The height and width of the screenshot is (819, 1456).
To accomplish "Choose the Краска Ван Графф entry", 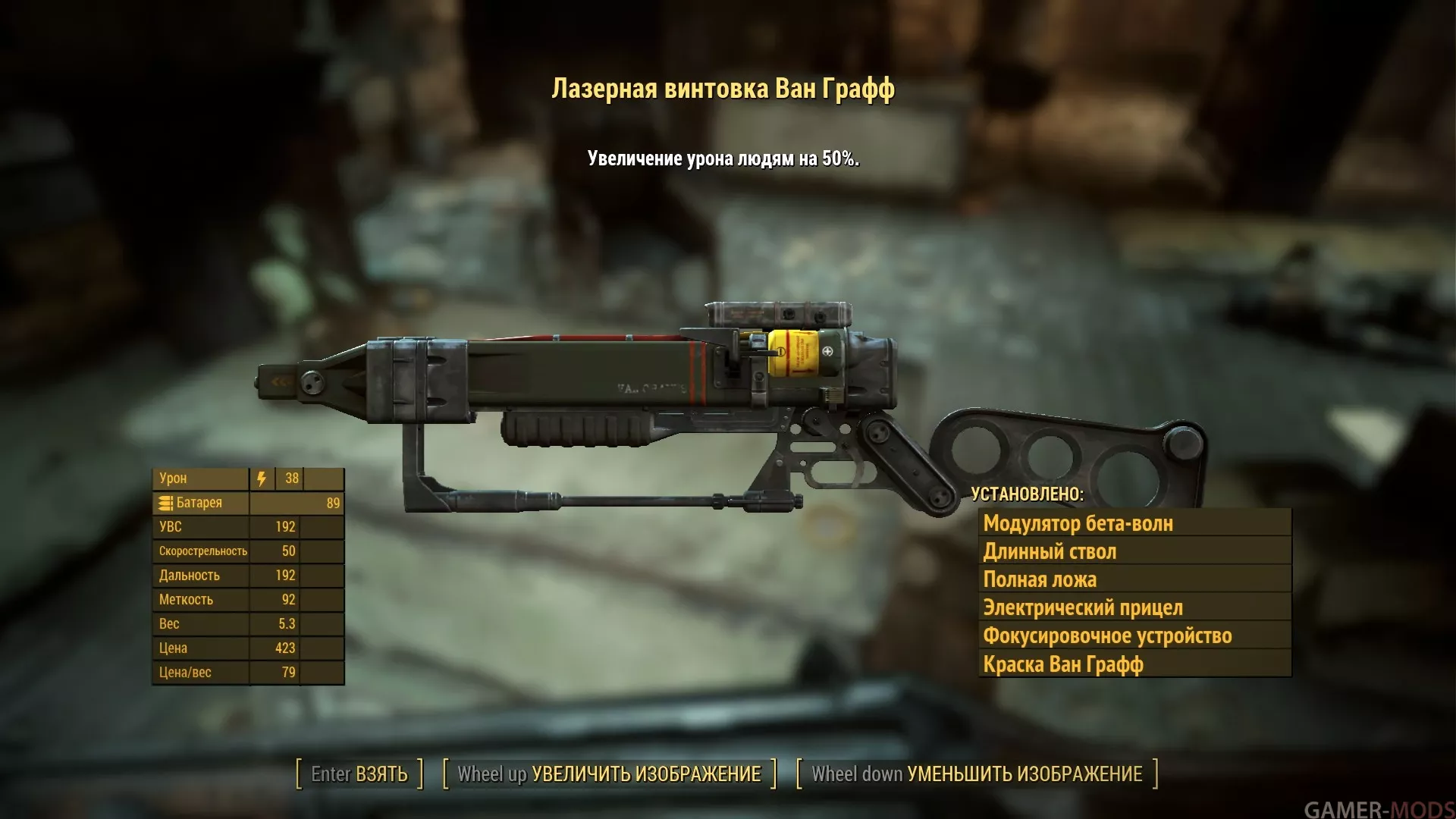I will pyautogui.click(x=1134, y=664).
